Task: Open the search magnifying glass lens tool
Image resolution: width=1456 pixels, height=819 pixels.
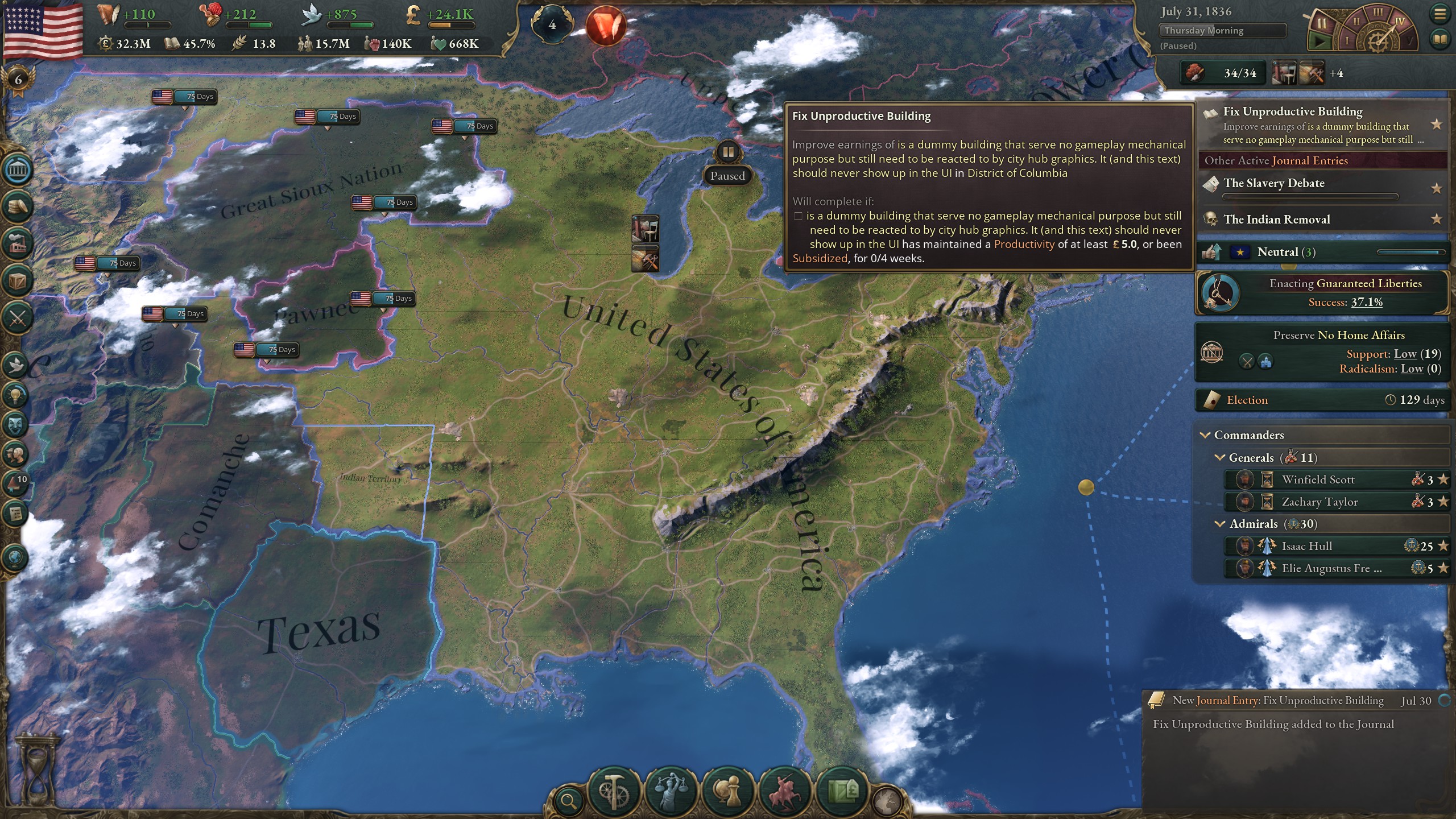Action: (568, 802)
